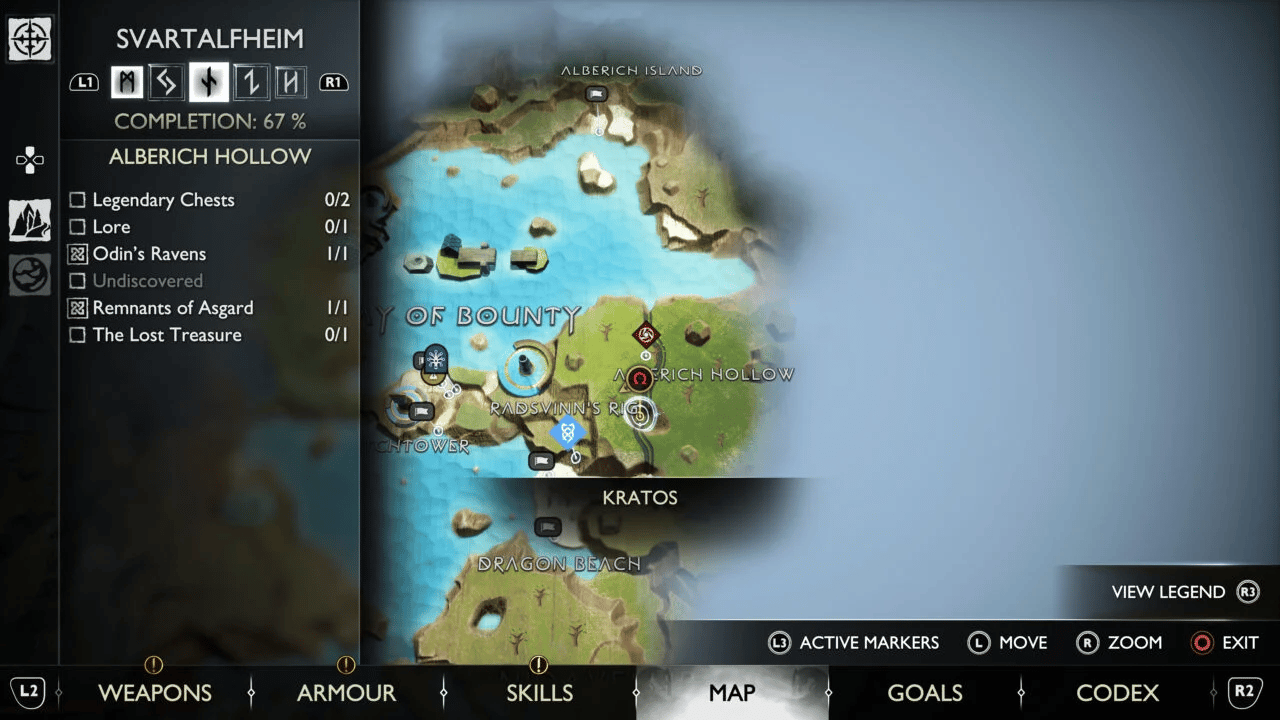The width and height of the screenshot is (1280, 720).
Task: Select the dimmed globe realm icon
Action: tap(30, 275)
